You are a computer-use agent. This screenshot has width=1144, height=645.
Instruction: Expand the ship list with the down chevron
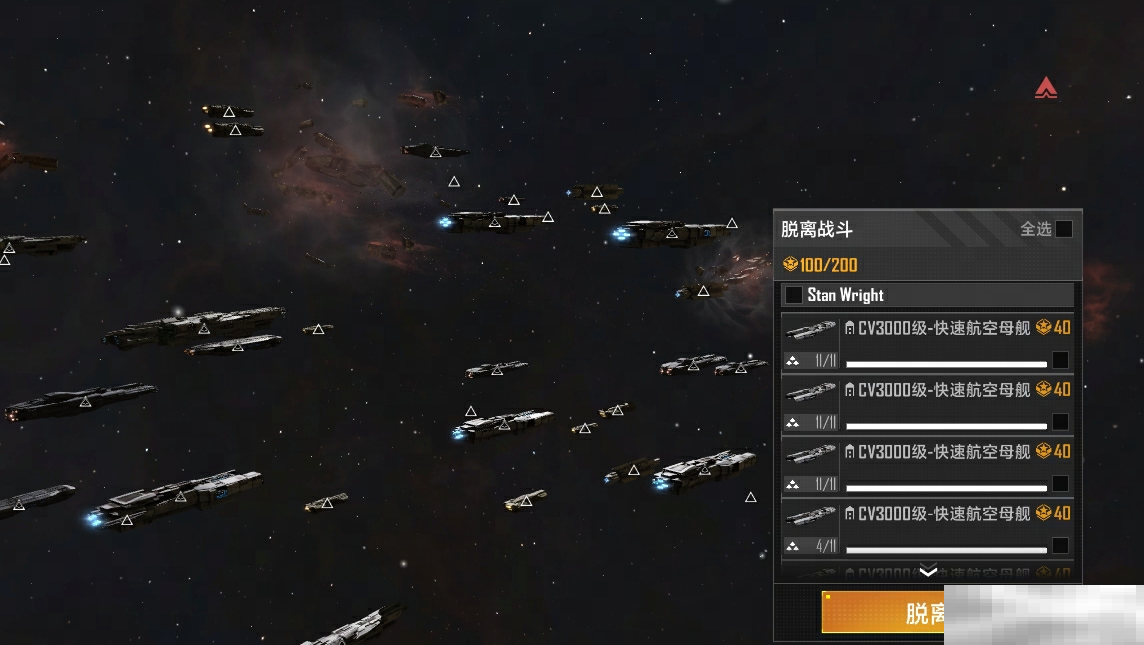928,572
